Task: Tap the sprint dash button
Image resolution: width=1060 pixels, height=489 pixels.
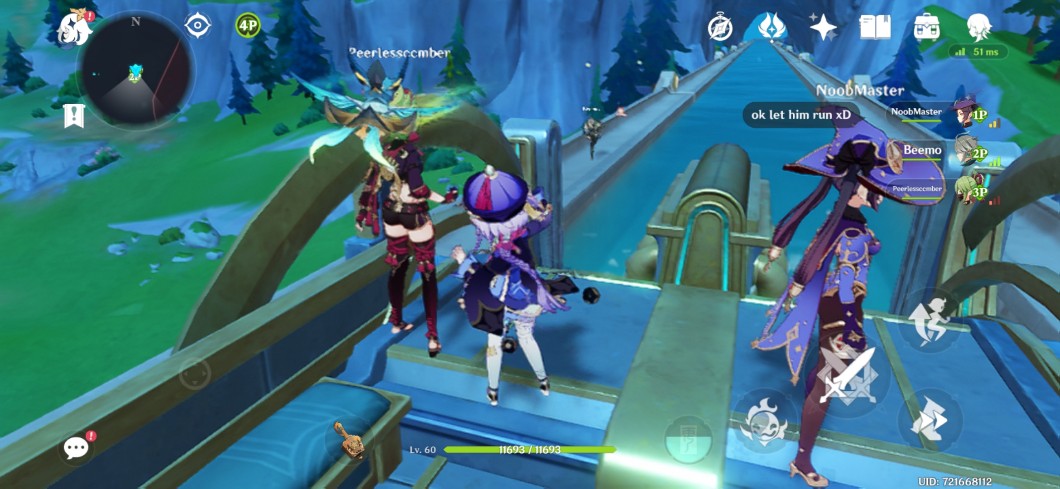Action: [929, 421]
